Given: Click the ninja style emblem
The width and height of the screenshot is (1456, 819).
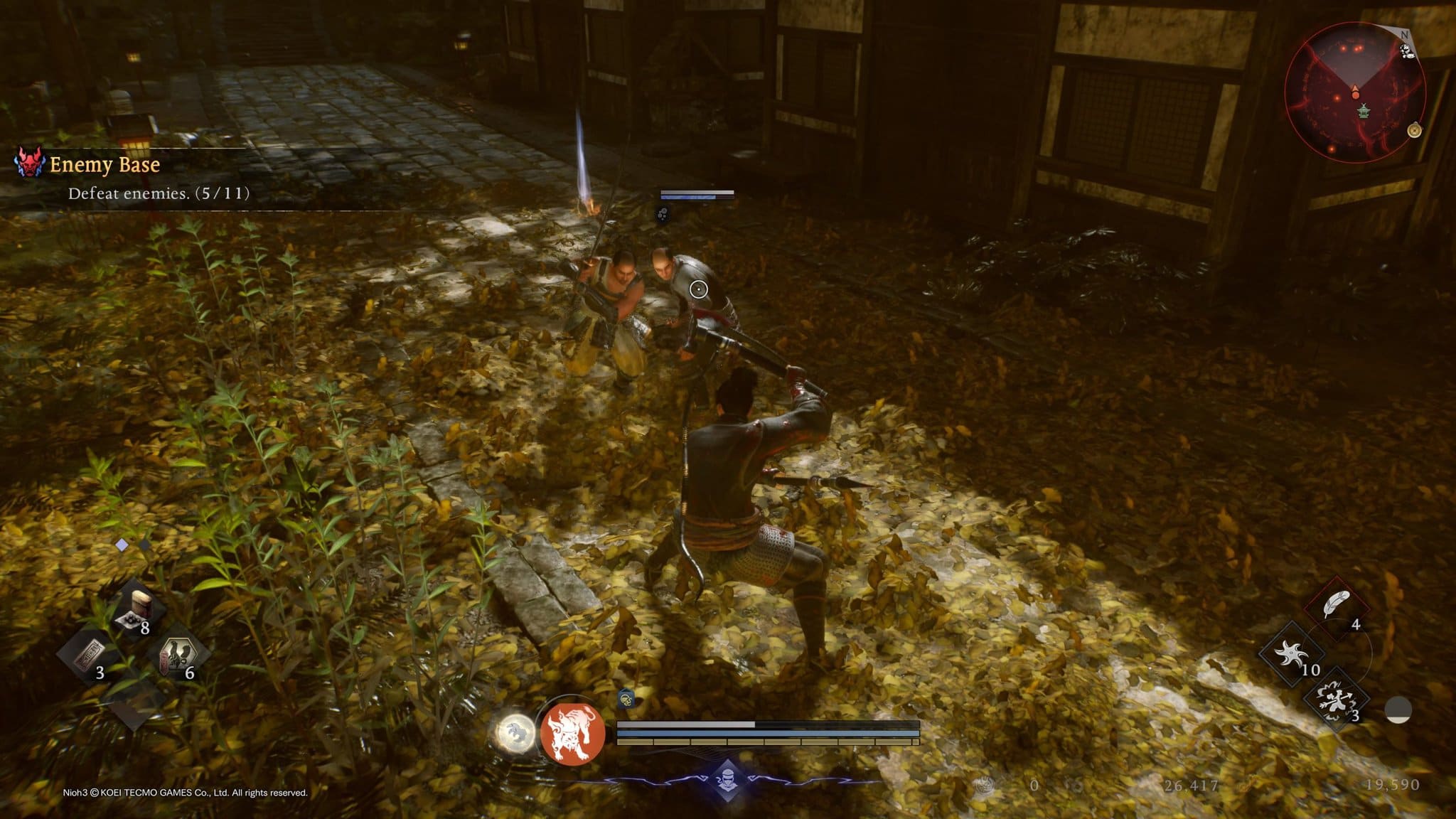Looking at the screenshot, I should click(x=727, y=778).
